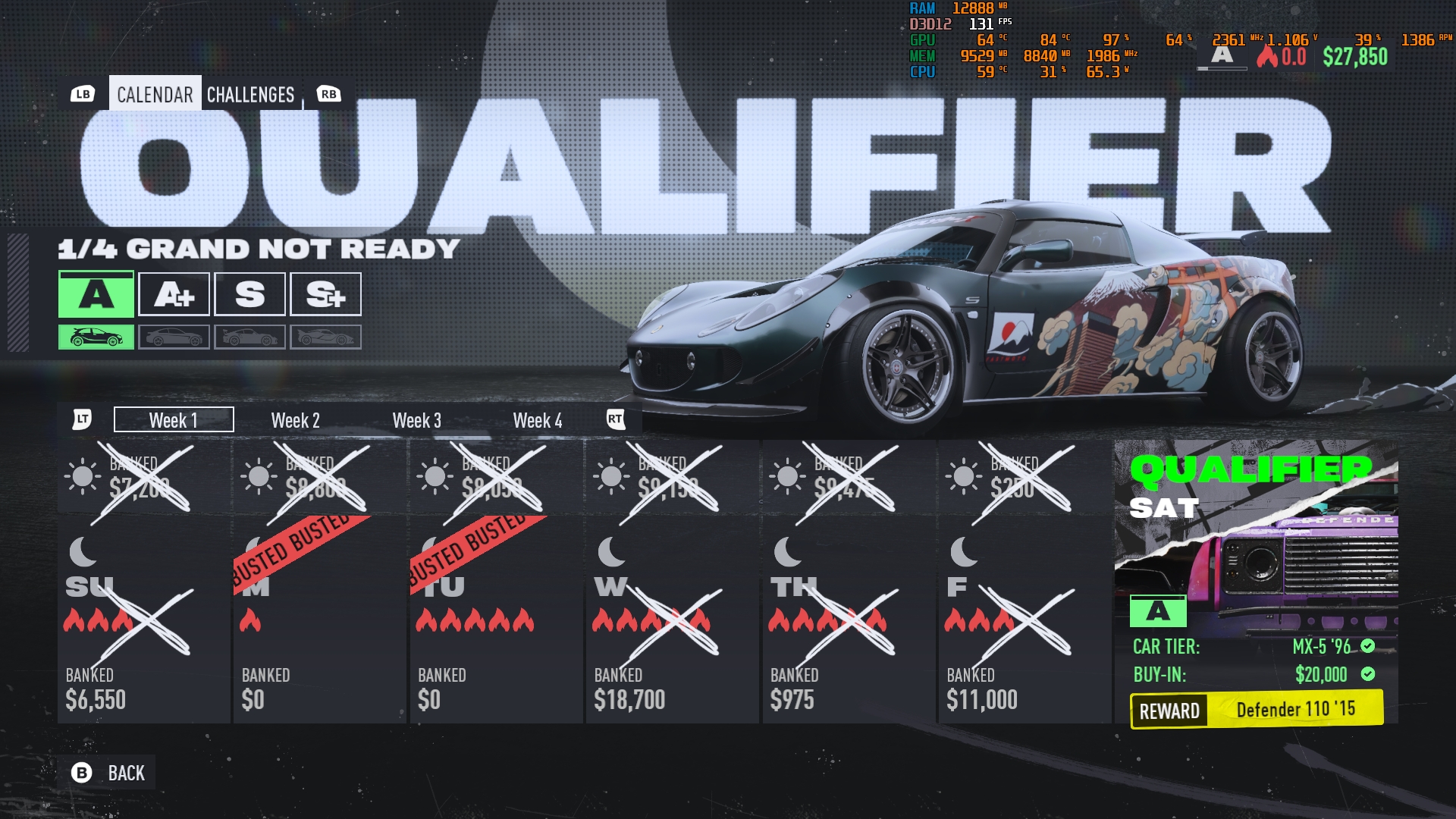Select the Friday night $11,000 tile

(1024, 620)
